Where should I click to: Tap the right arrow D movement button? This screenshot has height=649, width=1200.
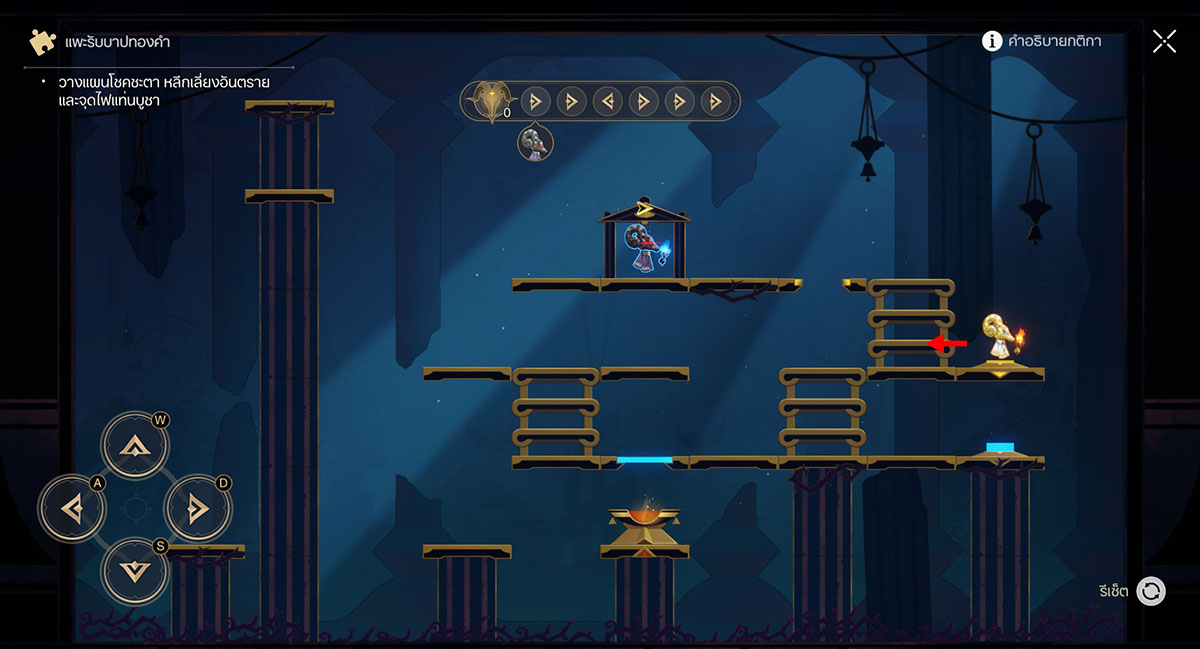[x=197, y=509]
